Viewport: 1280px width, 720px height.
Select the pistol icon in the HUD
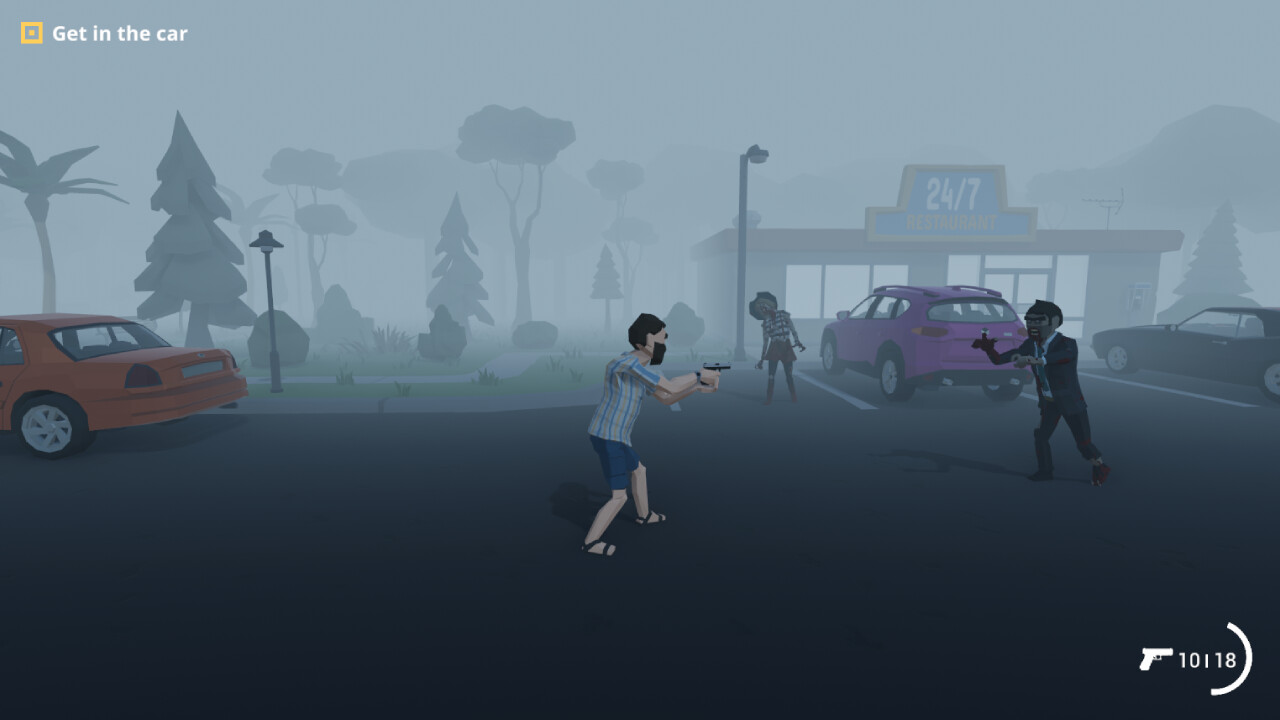coord(1156,660)
